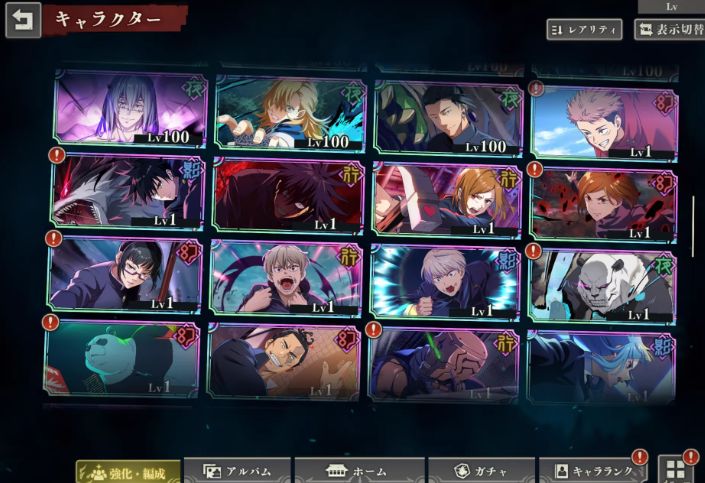Screen dimensions: 705x483
Task: Pick the Nobara card swinging a hammer
Action: 447,200
